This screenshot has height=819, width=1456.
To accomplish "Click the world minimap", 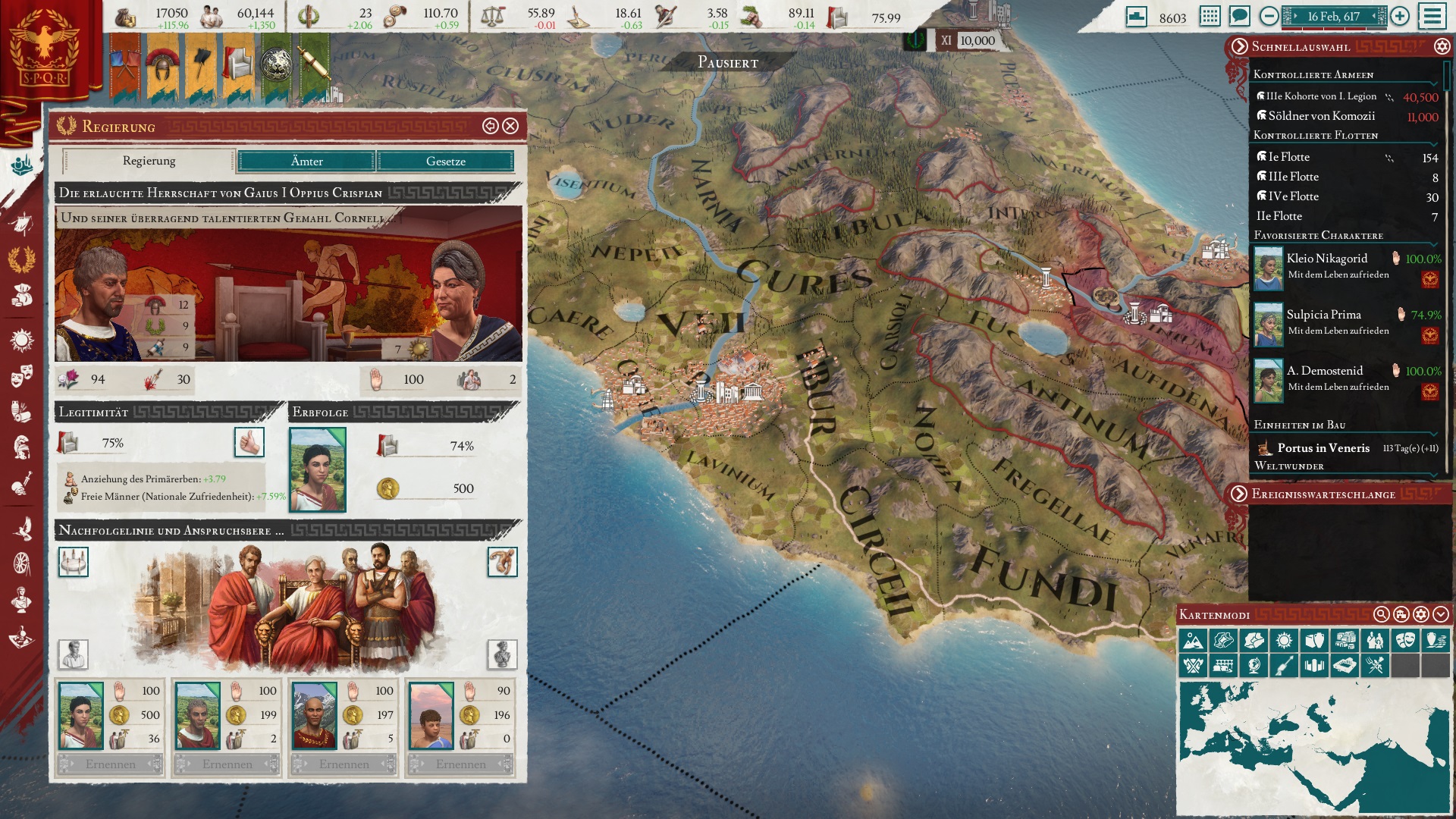I will (1312, 747).
